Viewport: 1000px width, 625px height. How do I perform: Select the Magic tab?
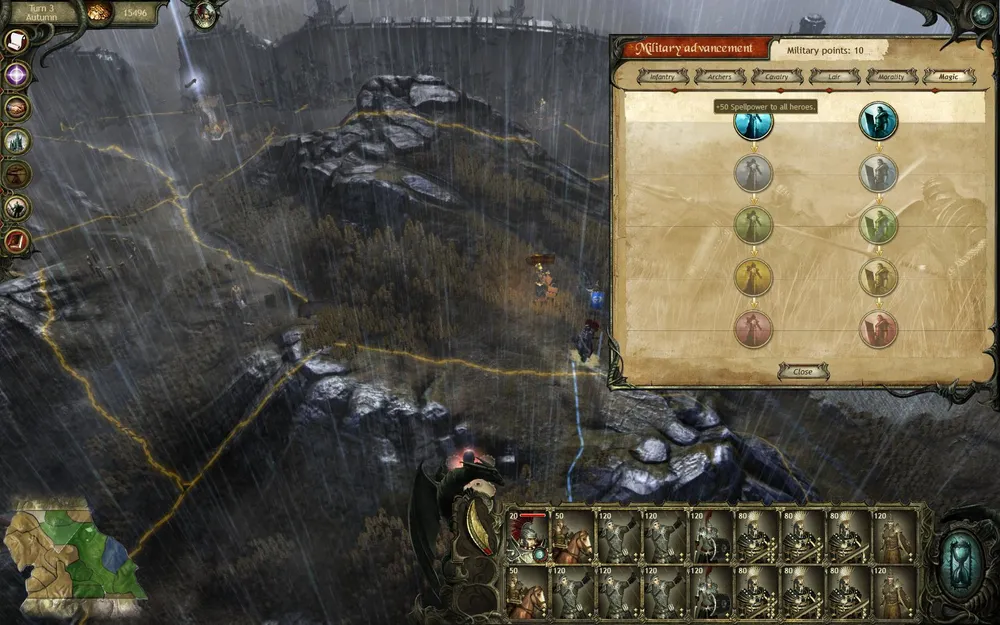[x=949, y=76]
